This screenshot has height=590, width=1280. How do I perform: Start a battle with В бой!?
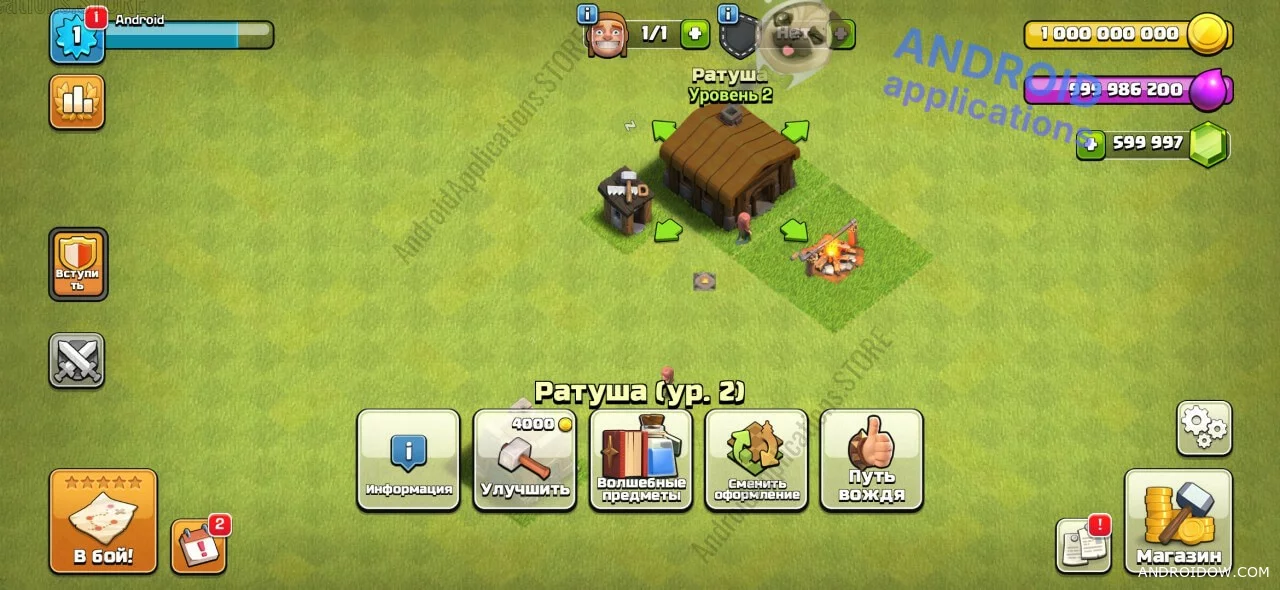(x=103, y=520)
